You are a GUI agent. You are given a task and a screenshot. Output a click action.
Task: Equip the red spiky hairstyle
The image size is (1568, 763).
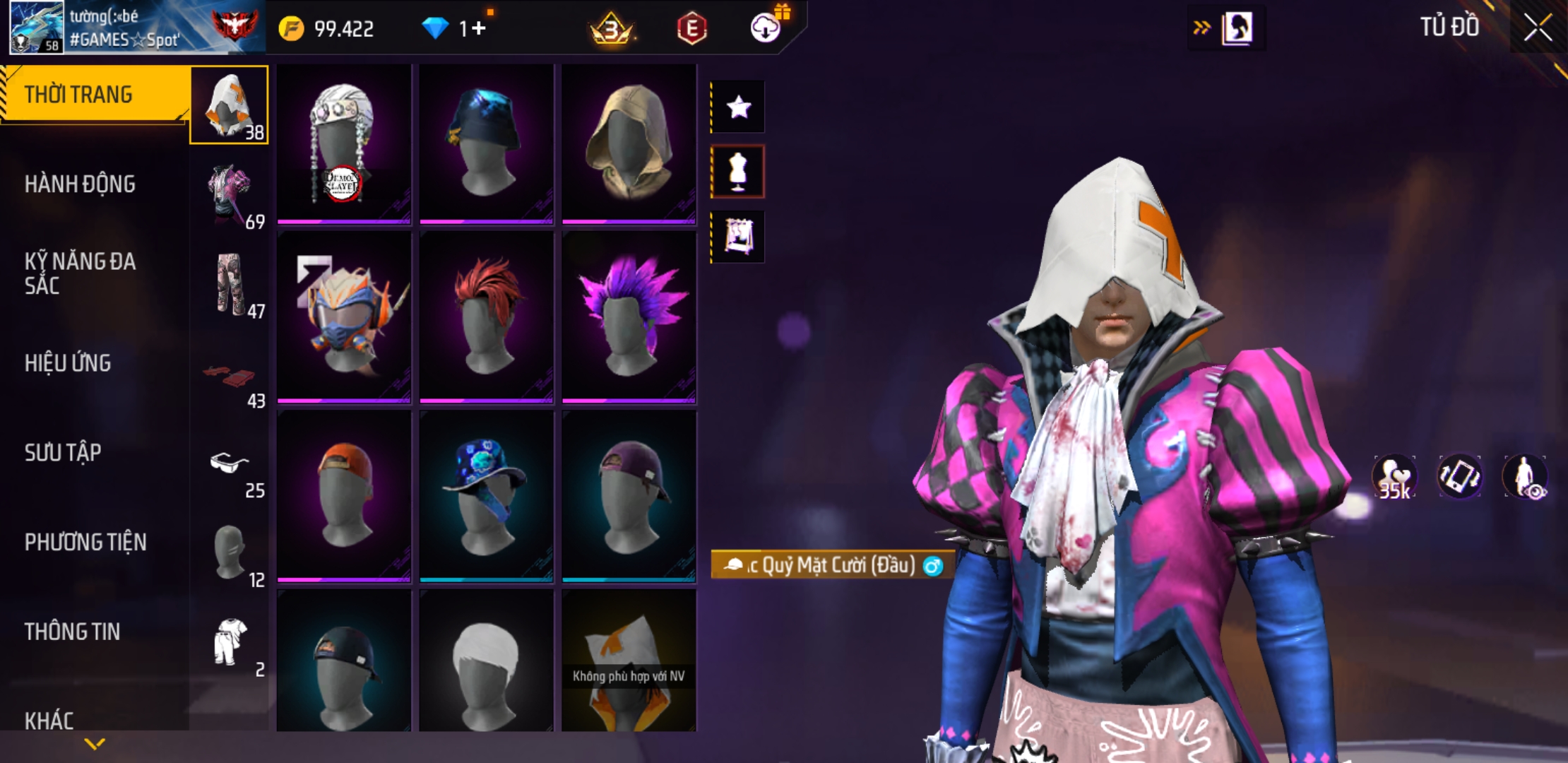487,317
